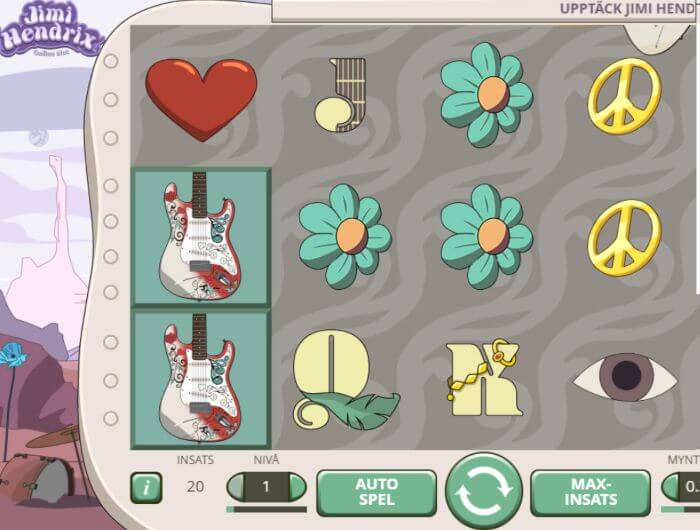Open the paytable info button
This screenshot has width=700, height=530.
[146, 488]
